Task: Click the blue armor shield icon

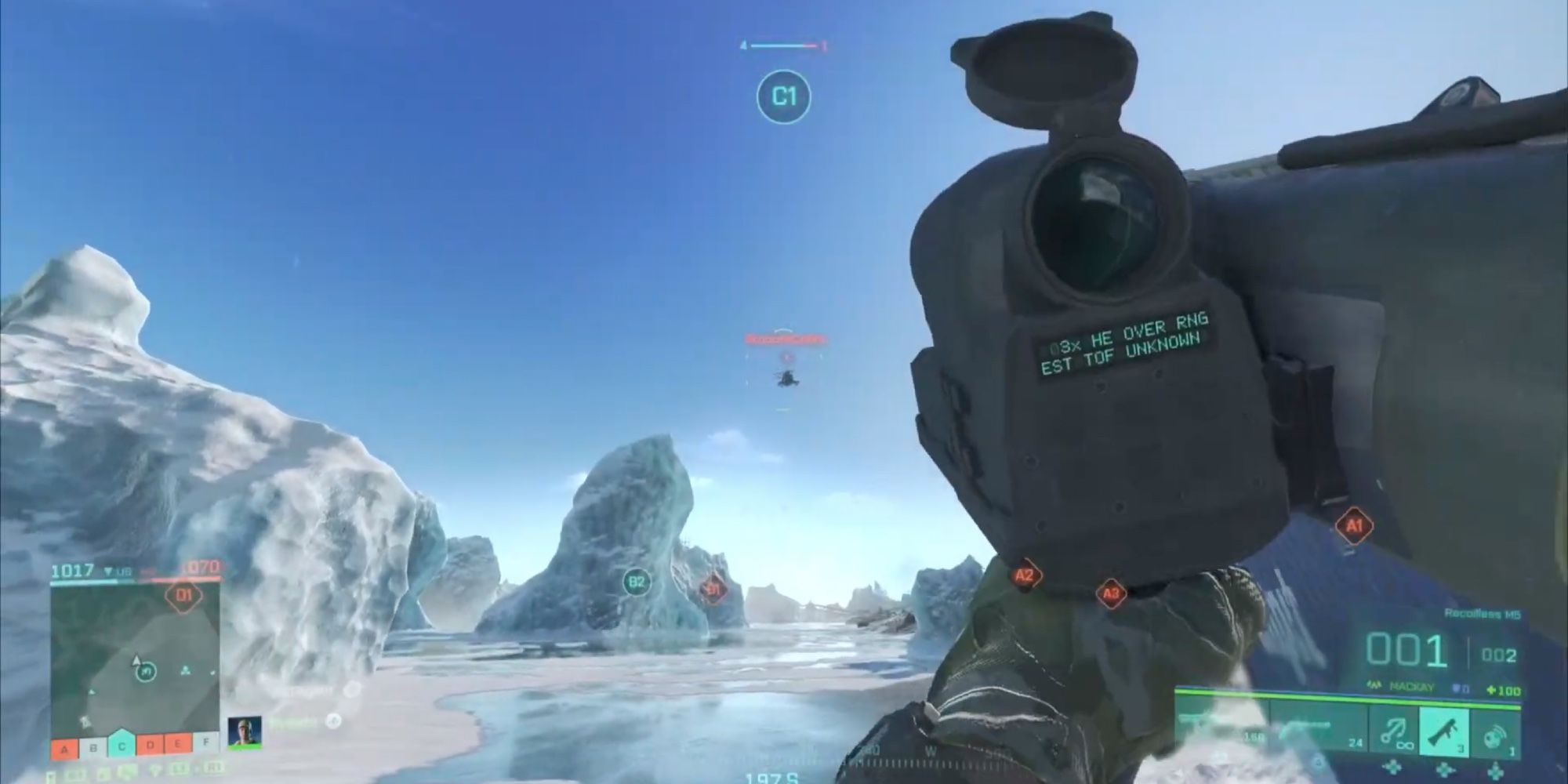Action: [1456, 686]
